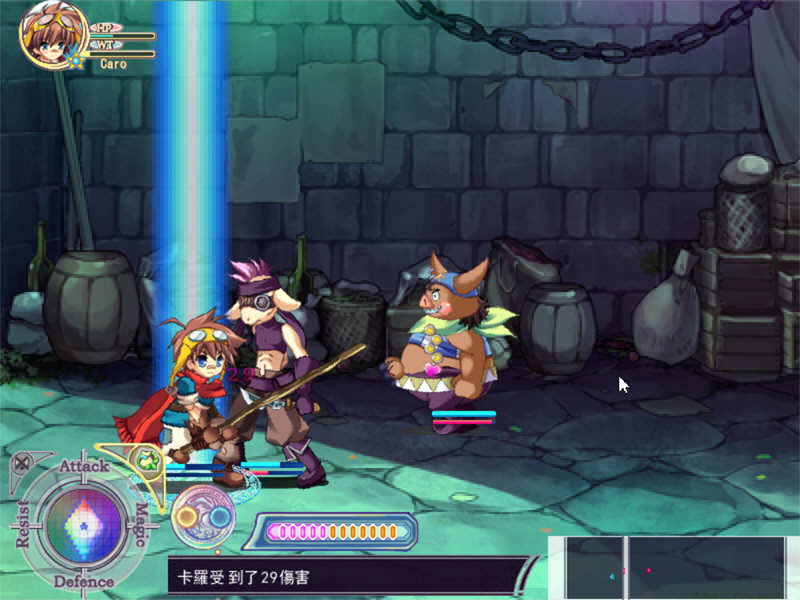Image resolution: width=800 pixels, height=600 pixels.
Task: Activate the orange orb skill
Action: pyautogui.click(x=187, y=516)
